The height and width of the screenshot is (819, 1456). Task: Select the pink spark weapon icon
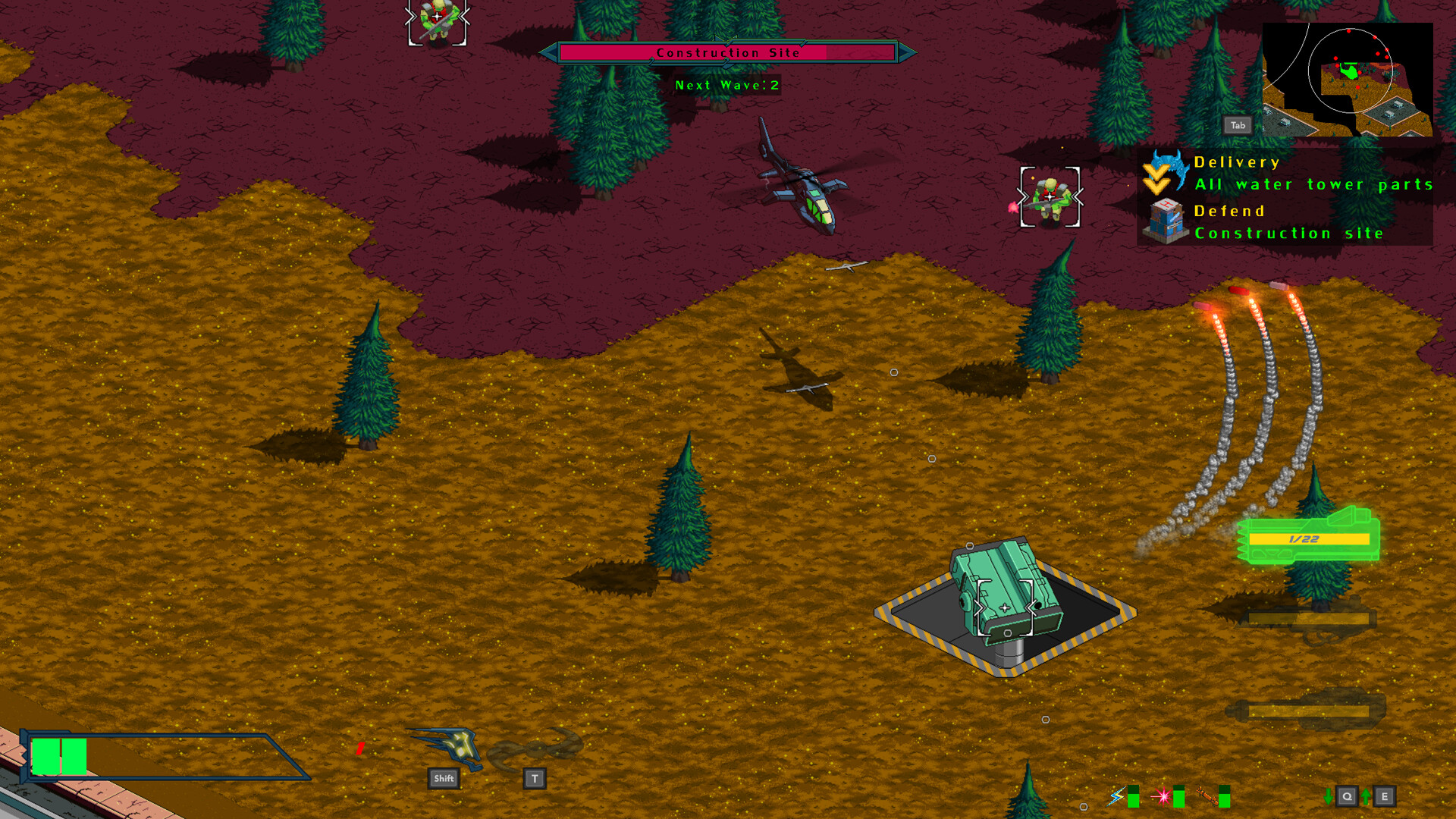pyautogui.click(x=1163, y=796)
